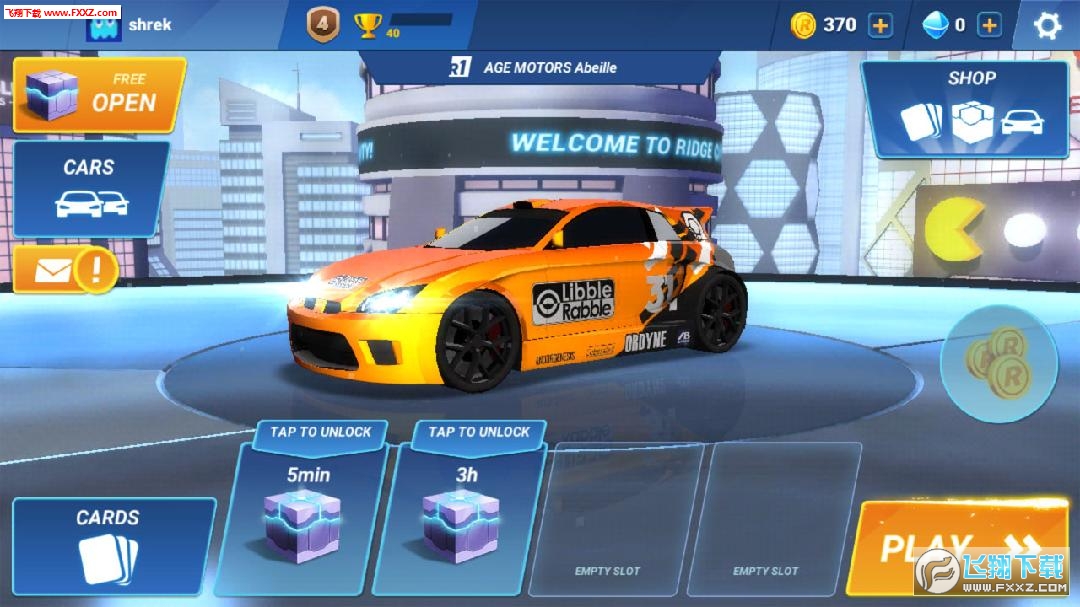
Task: Open the Cars garage menu
Action: (x=91, y=188)
